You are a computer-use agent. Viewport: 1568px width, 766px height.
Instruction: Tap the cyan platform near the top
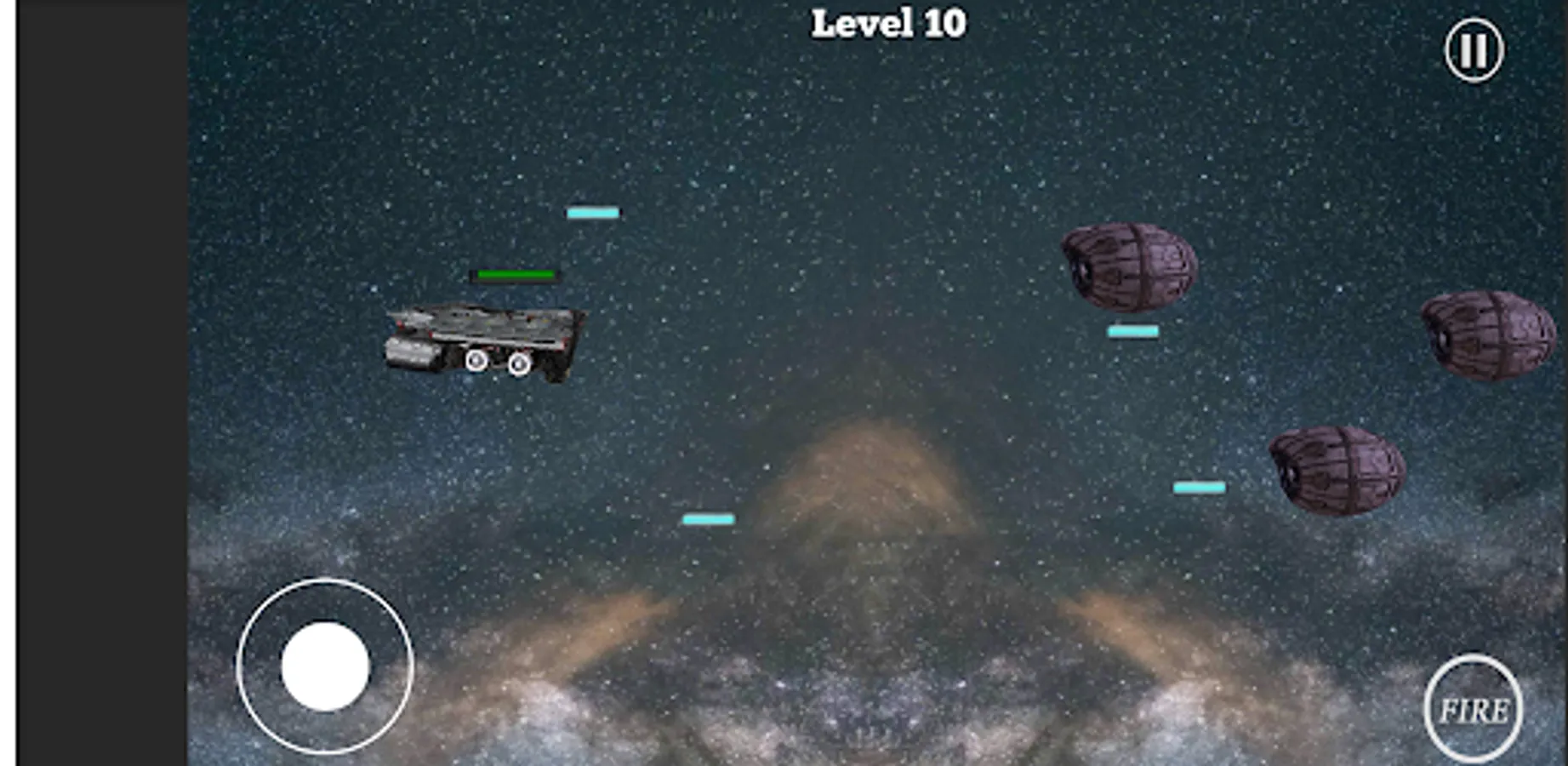[x=594, y=212]
